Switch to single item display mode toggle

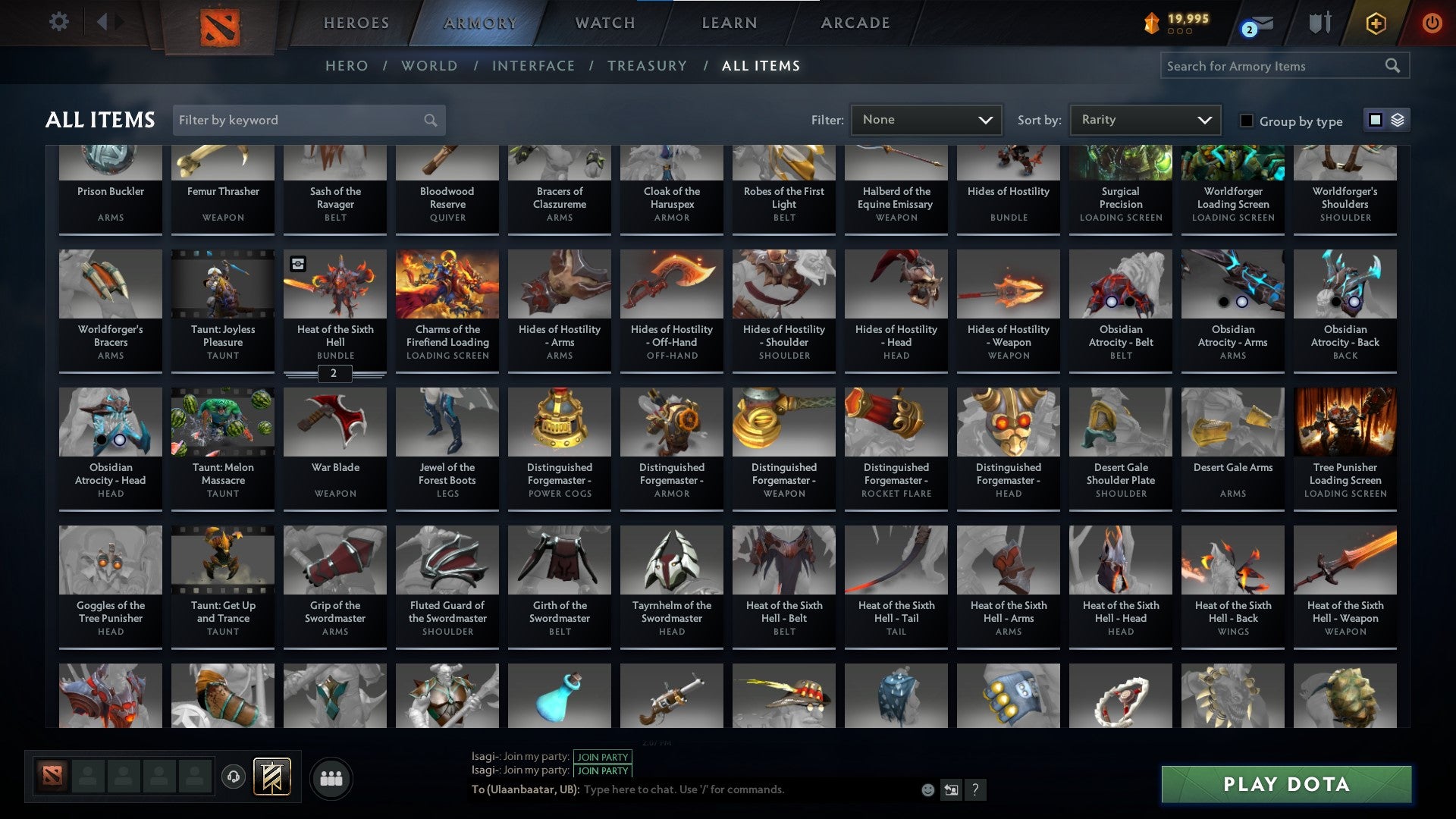1374,120
